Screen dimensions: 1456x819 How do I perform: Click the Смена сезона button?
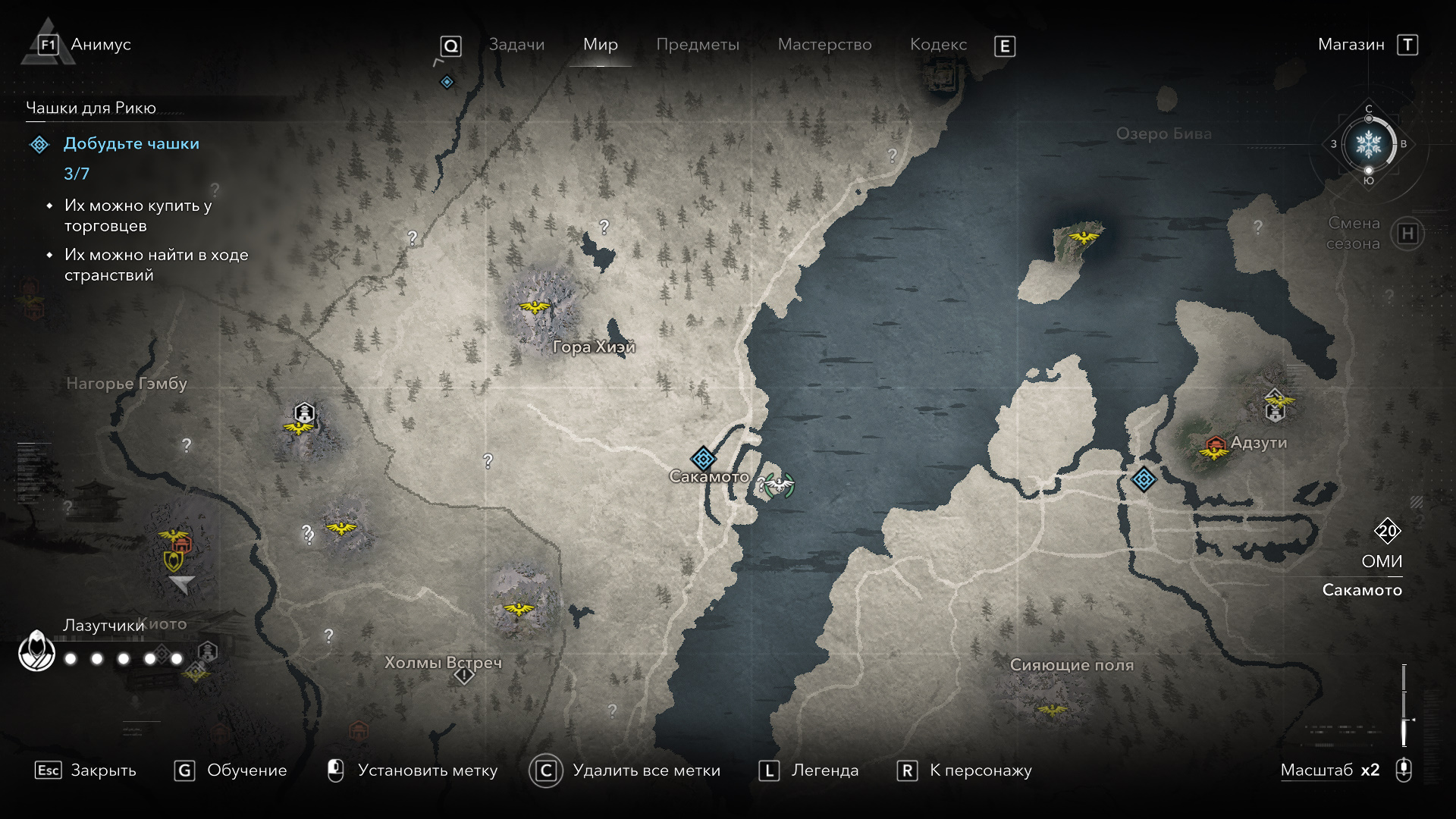pos(1407,234)
